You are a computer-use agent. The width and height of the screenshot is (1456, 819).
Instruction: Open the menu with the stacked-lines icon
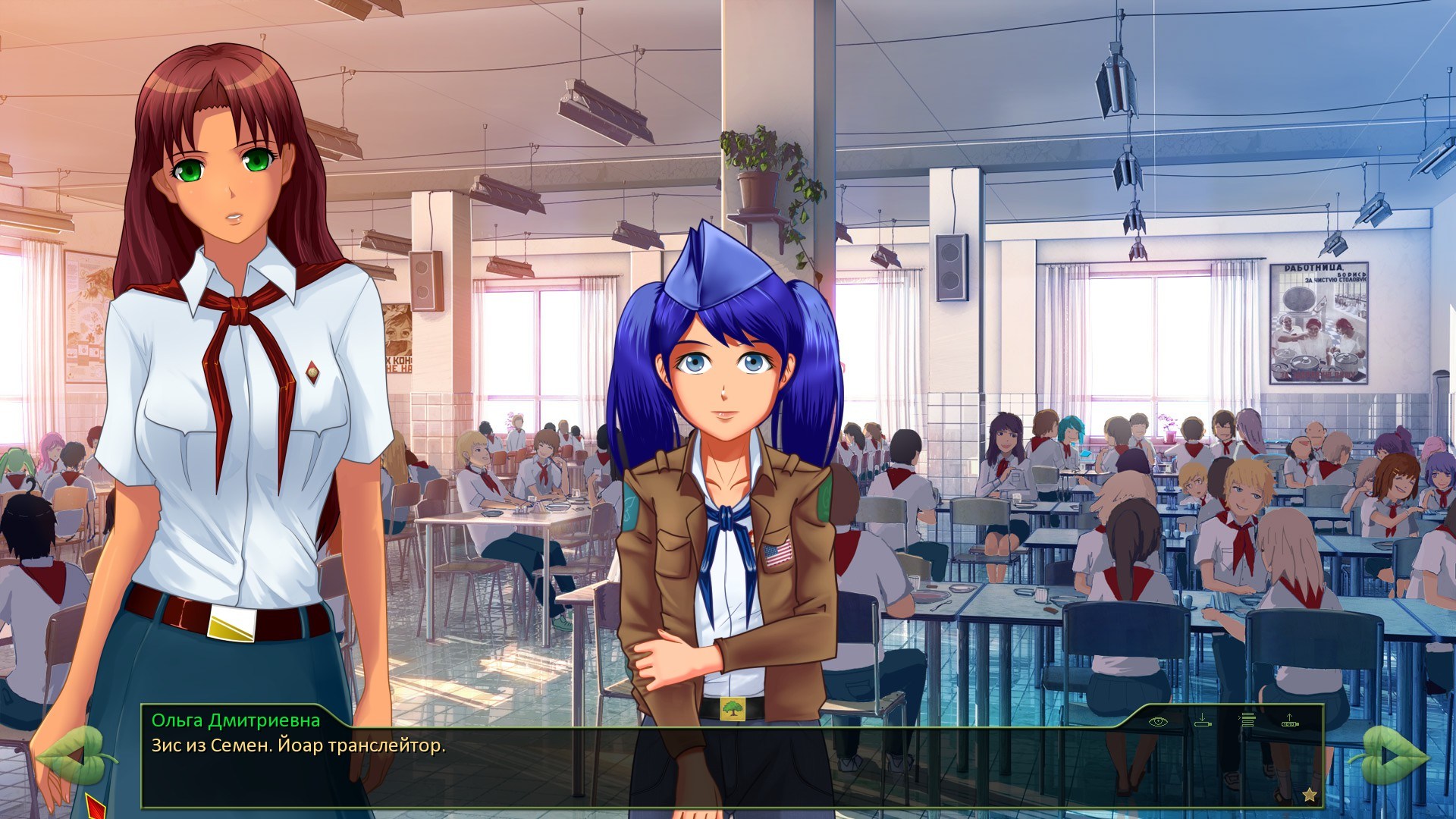tap(1247, 720)
